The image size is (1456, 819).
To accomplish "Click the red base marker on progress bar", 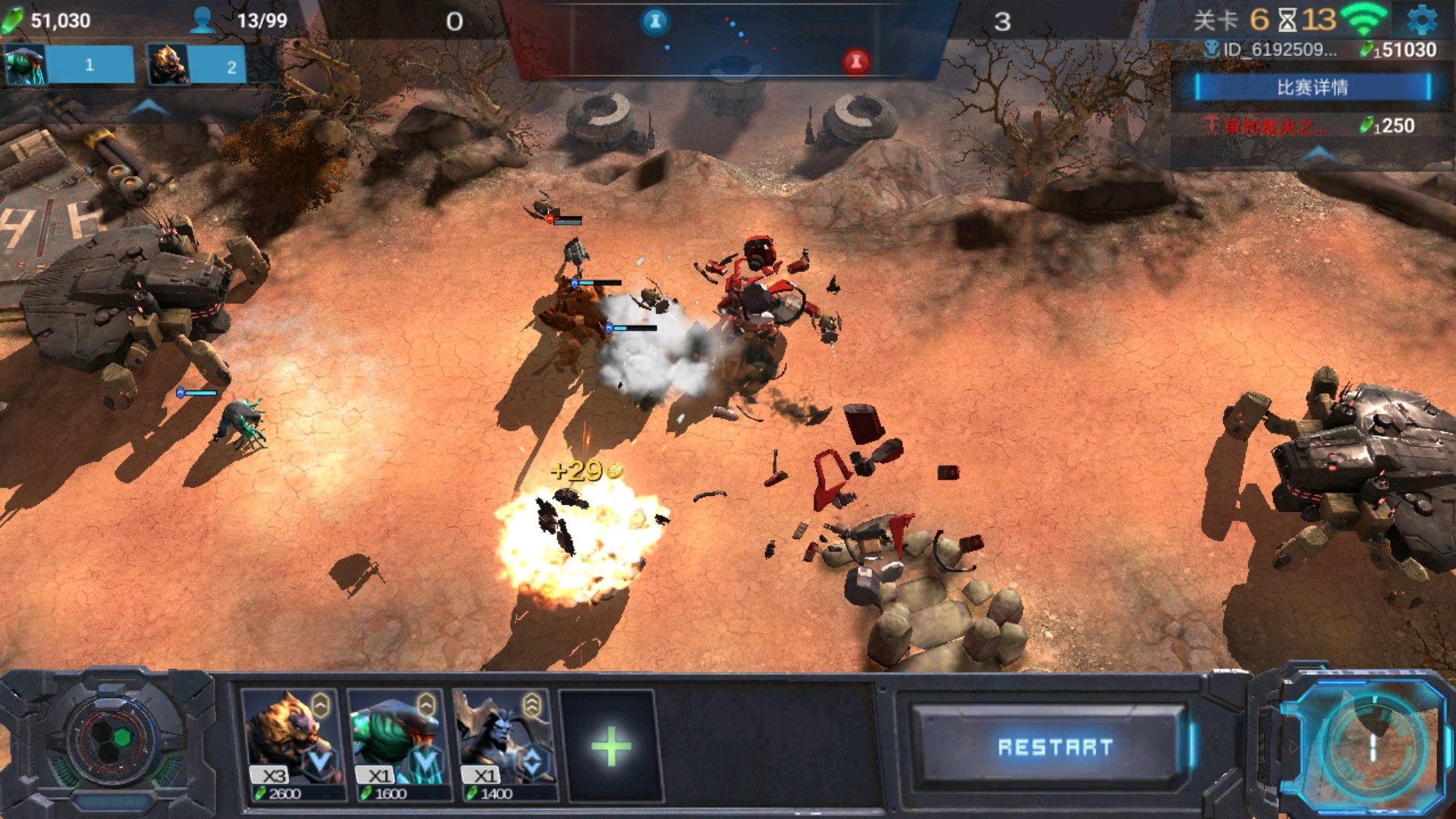I will [x=856, y=61].
